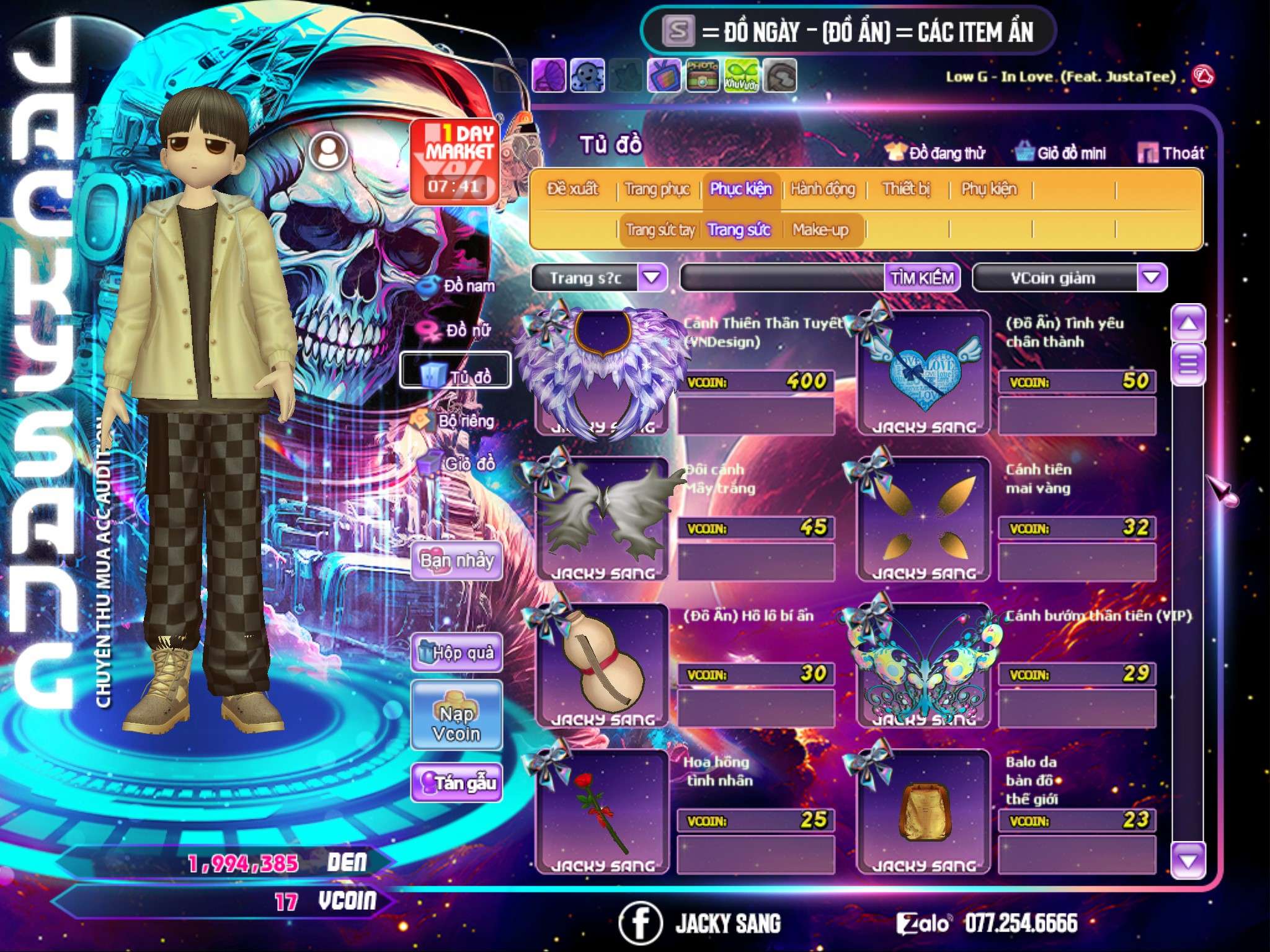Show Đồ đang thử items
Image resolution: width=1270 pixels, height=952 pixels.
tap(936, 153)
